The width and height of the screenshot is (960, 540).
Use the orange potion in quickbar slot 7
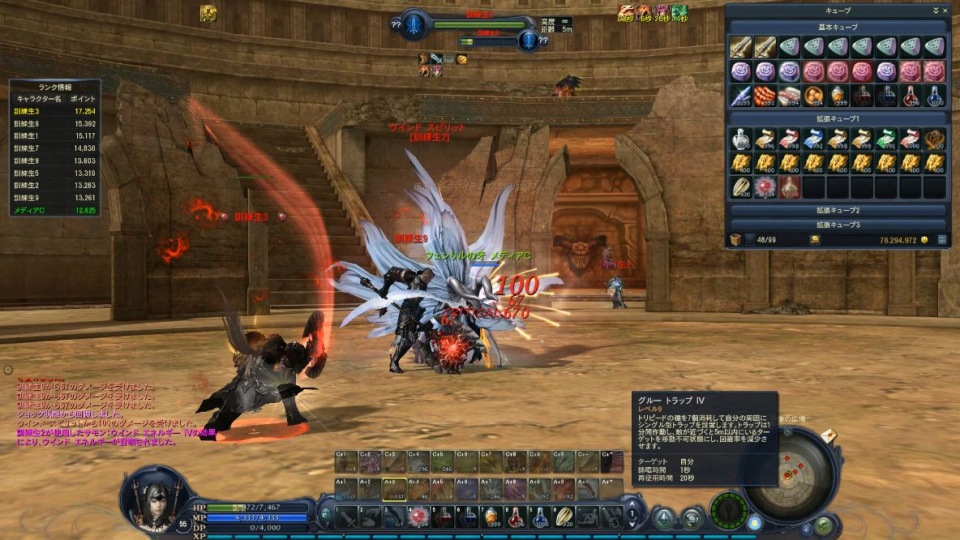tap(492, 517)
